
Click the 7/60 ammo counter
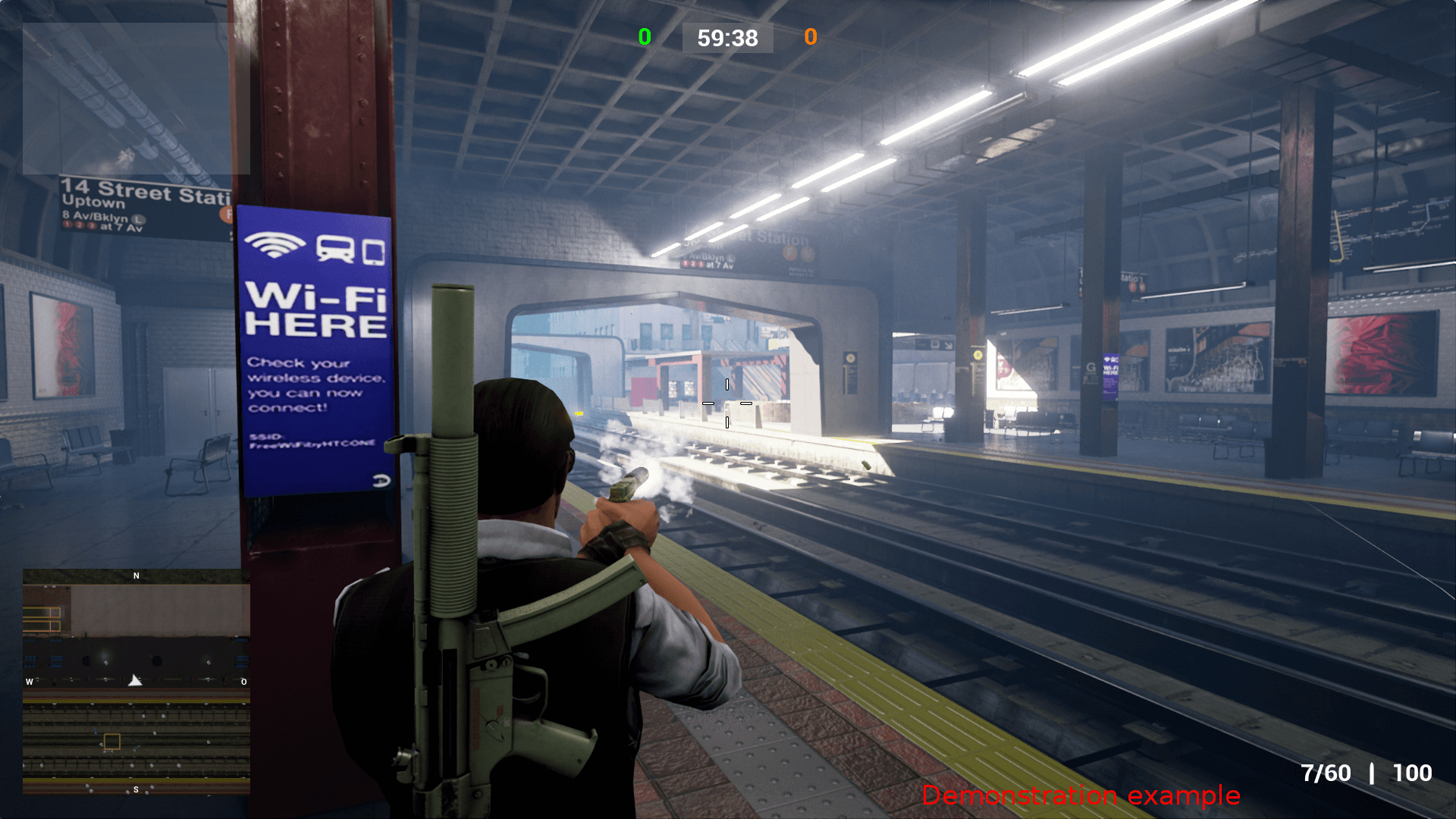pyautogui.click(x=1325, y=773)
